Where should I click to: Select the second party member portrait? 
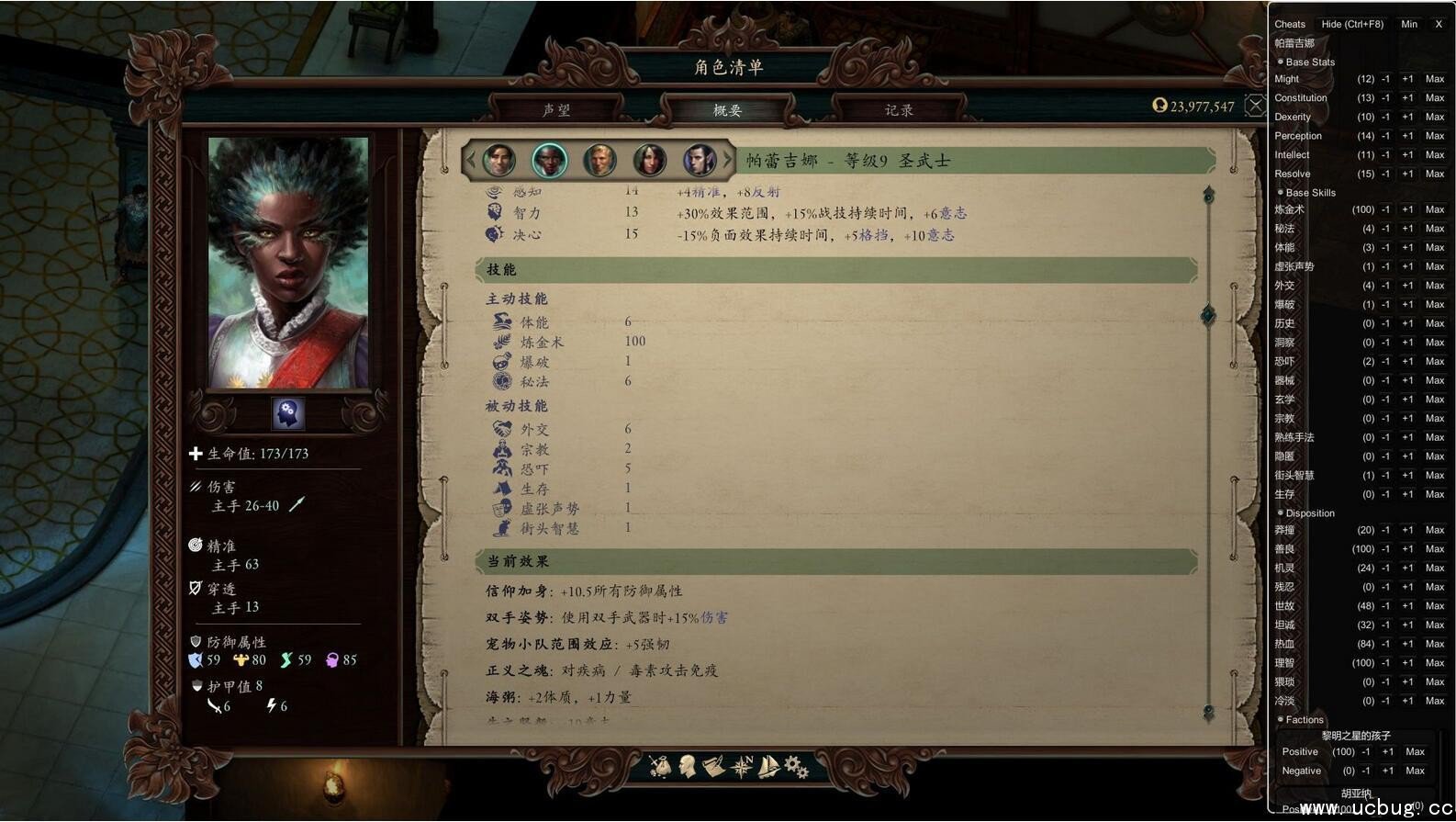(x=548, y=159)
